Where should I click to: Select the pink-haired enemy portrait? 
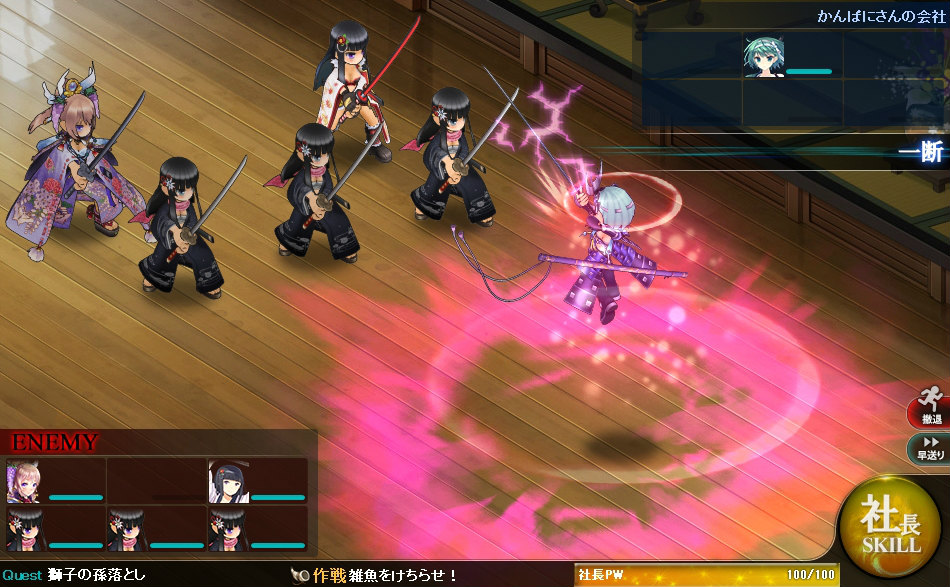[24, 481]
